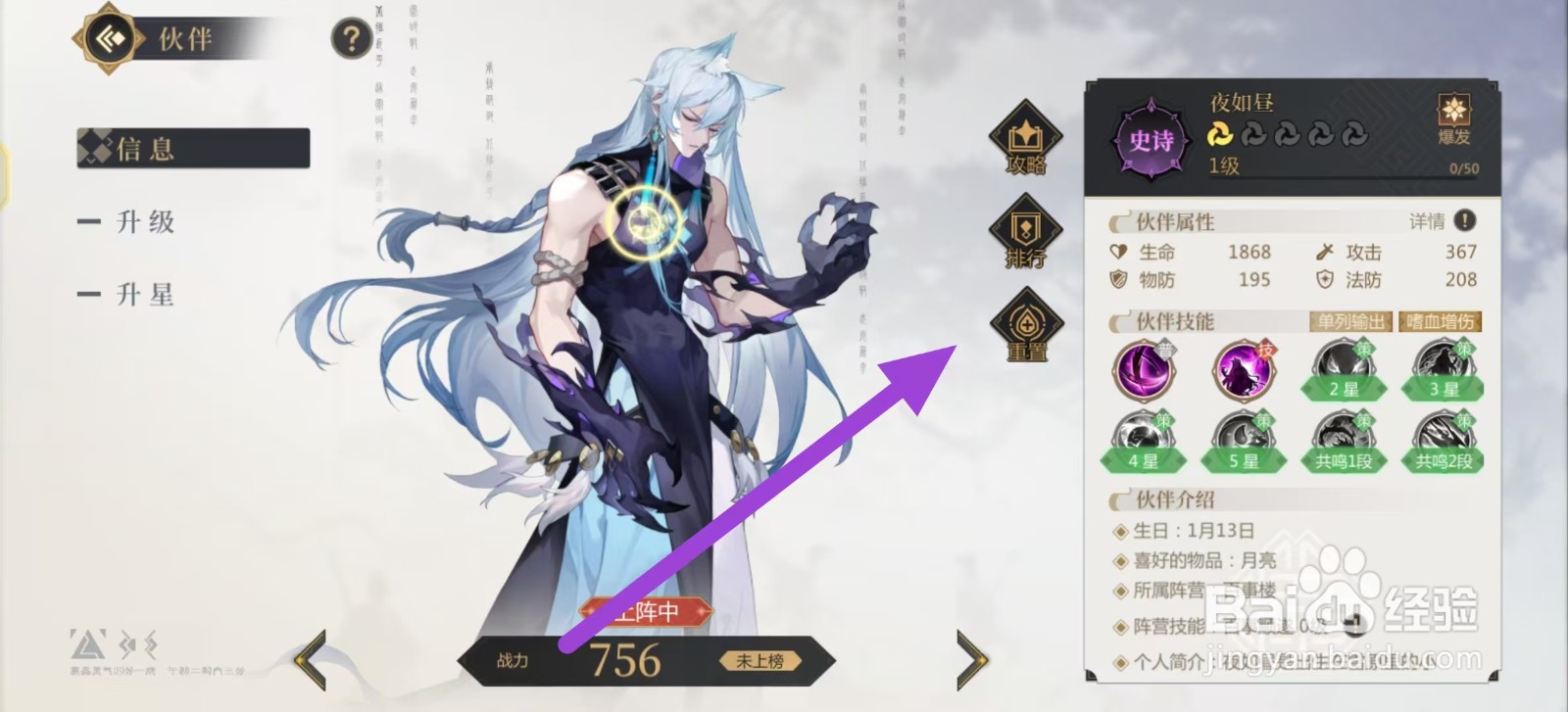The height and width of the screenshot is (712, 1568).
Task: Select the purple basic attack skill icon
Action: click(1145, 372)
